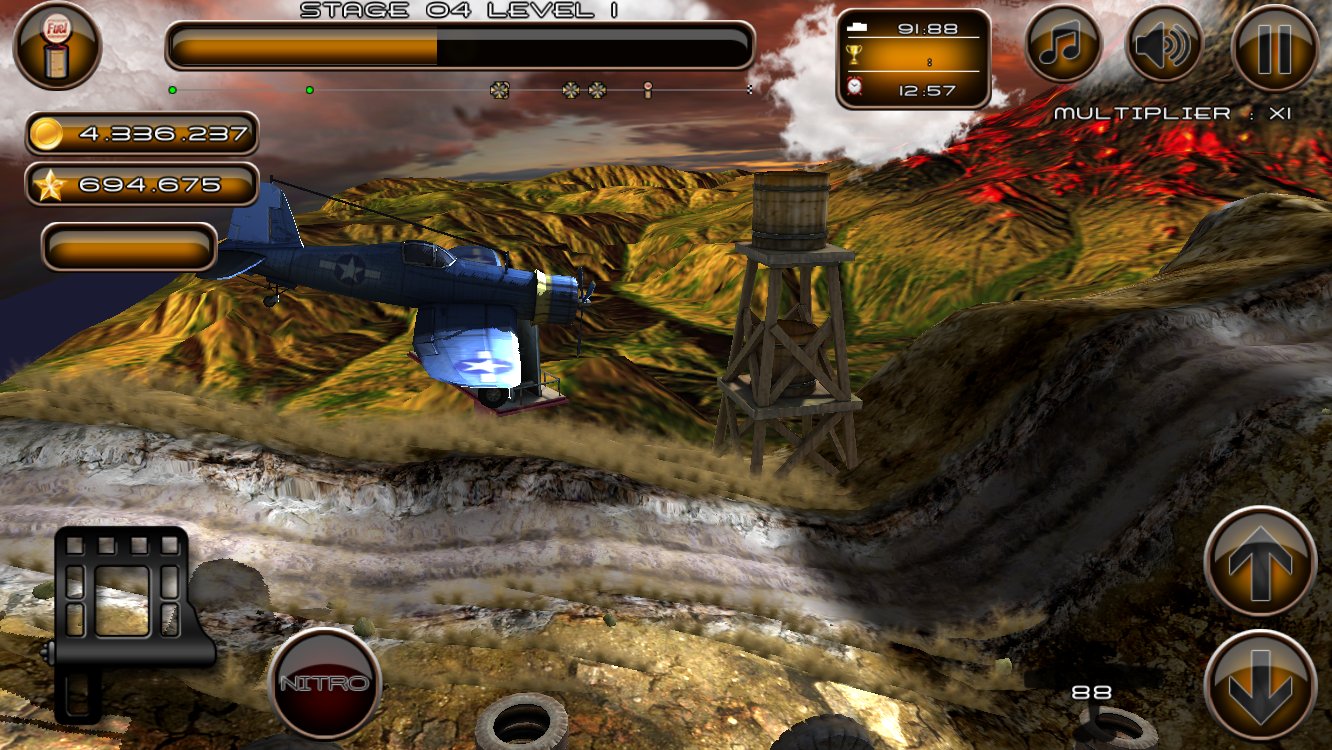
Task: Mute the background music
Action: (x=1064, y=45)
